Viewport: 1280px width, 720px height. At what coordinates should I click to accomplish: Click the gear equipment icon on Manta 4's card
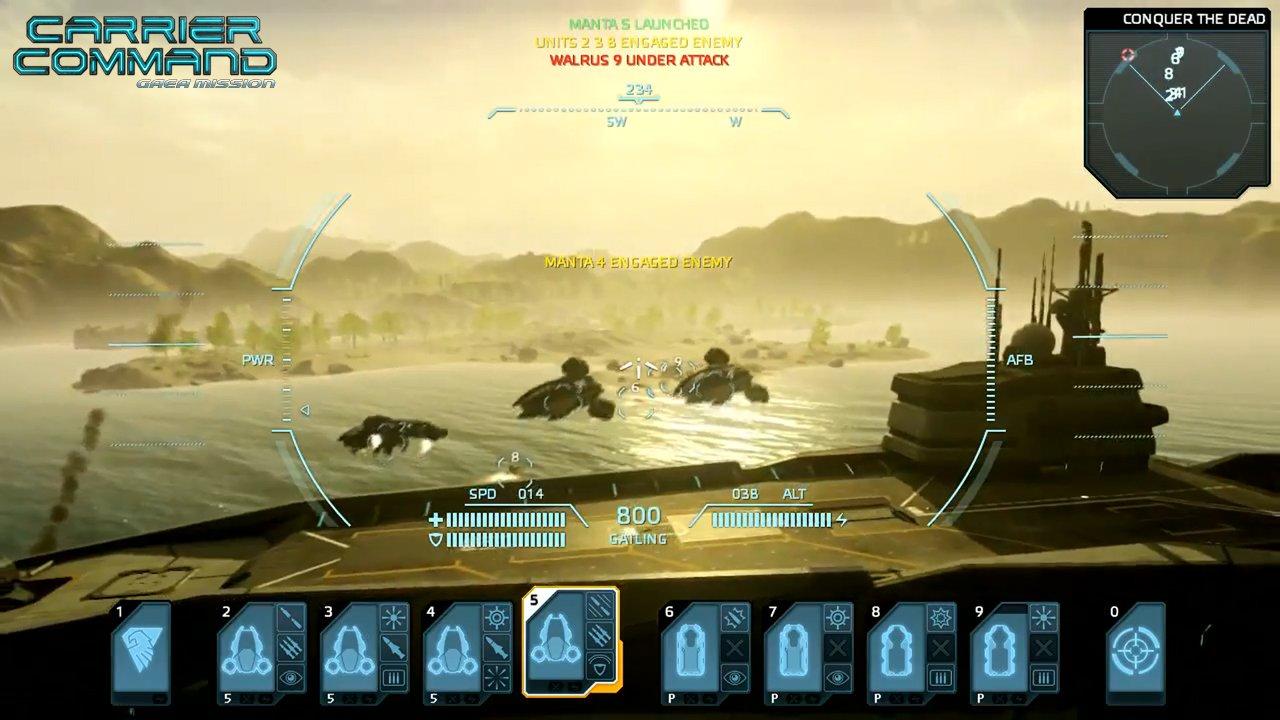[x=497, y=615]
